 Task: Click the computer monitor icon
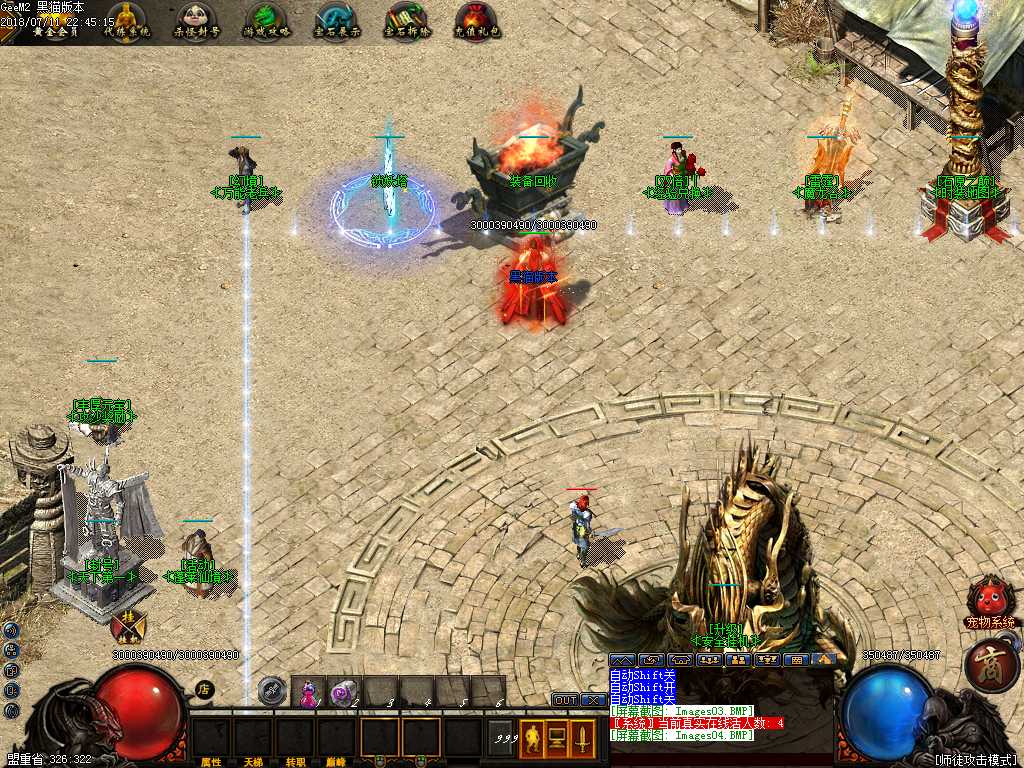coord(557,739)
